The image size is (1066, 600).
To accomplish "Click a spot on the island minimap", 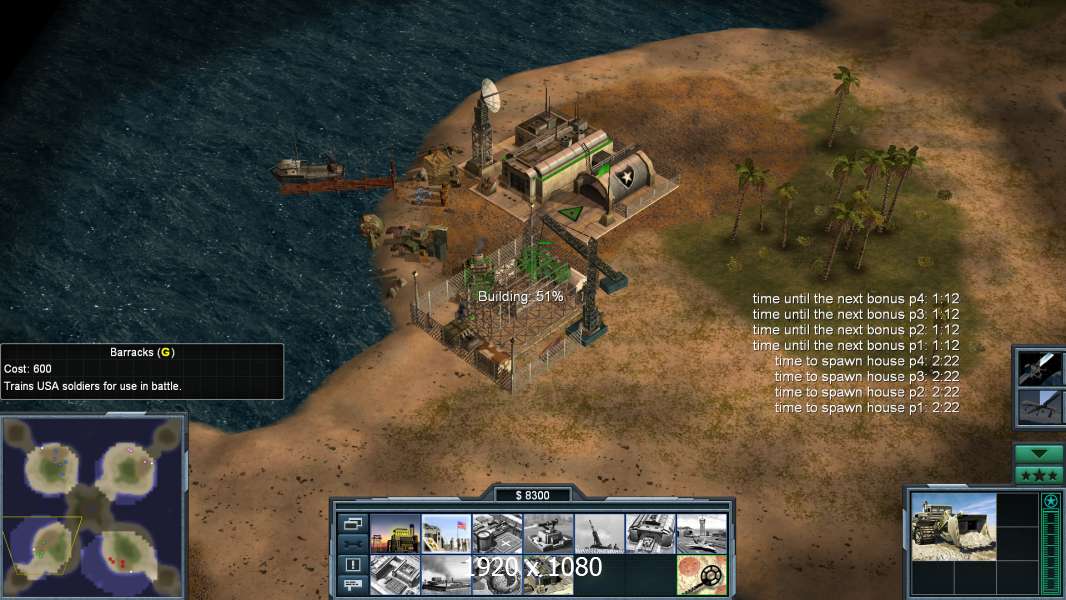I will (93, 506).
